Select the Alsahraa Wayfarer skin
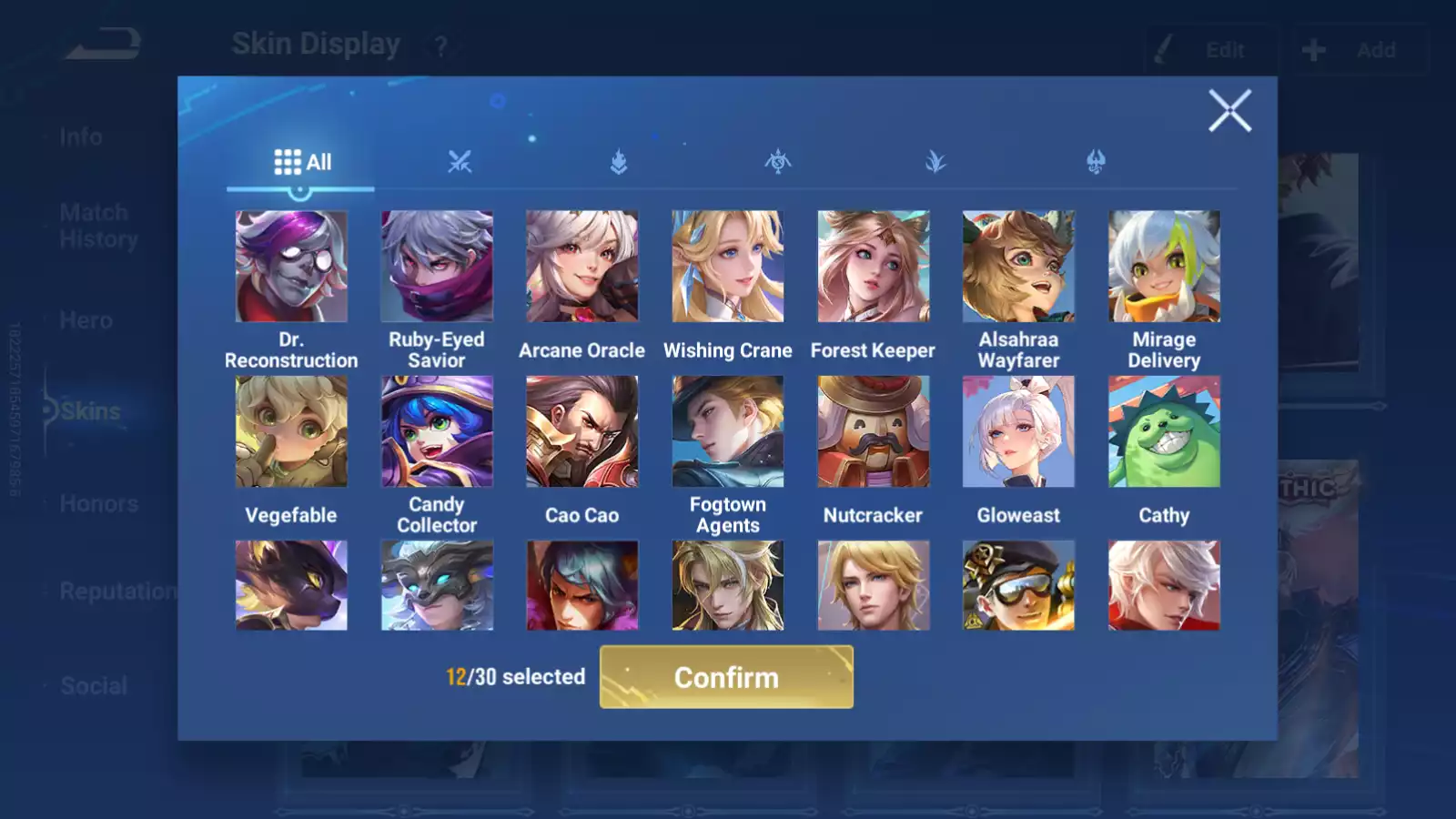 [1018, 267]
